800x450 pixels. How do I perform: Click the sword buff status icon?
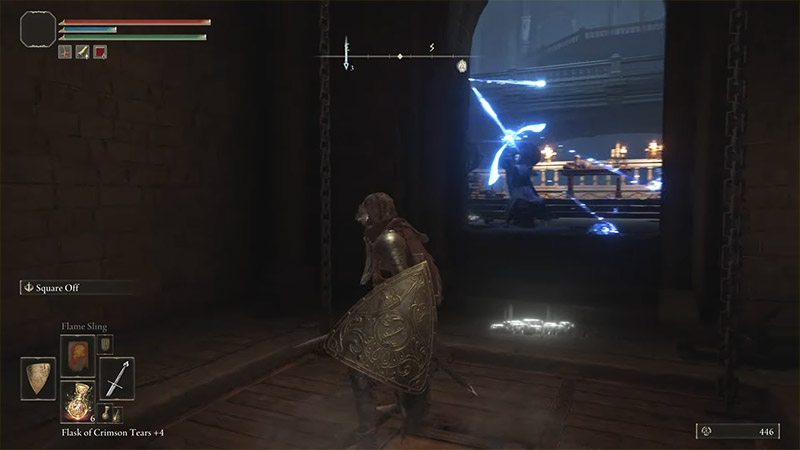click(82, 52)
